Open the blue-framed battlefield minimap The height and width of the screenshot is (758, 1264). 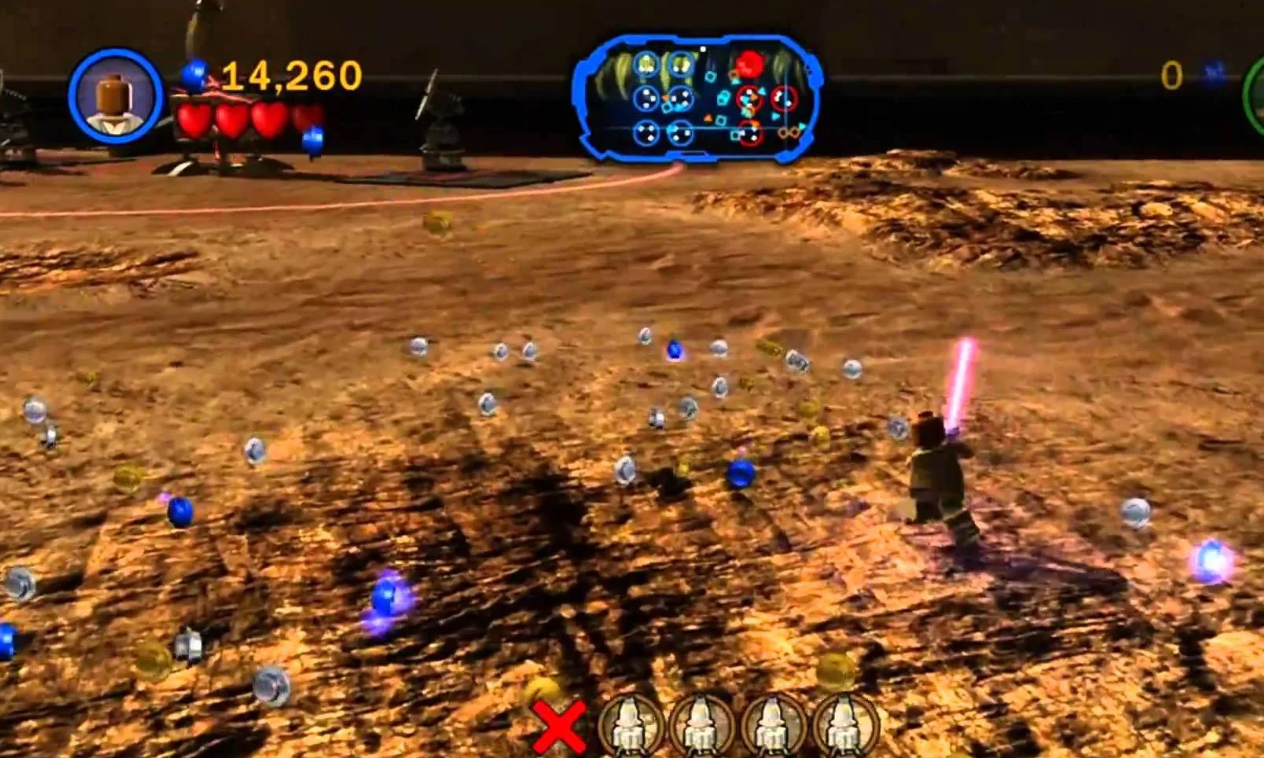coord(697,98)
